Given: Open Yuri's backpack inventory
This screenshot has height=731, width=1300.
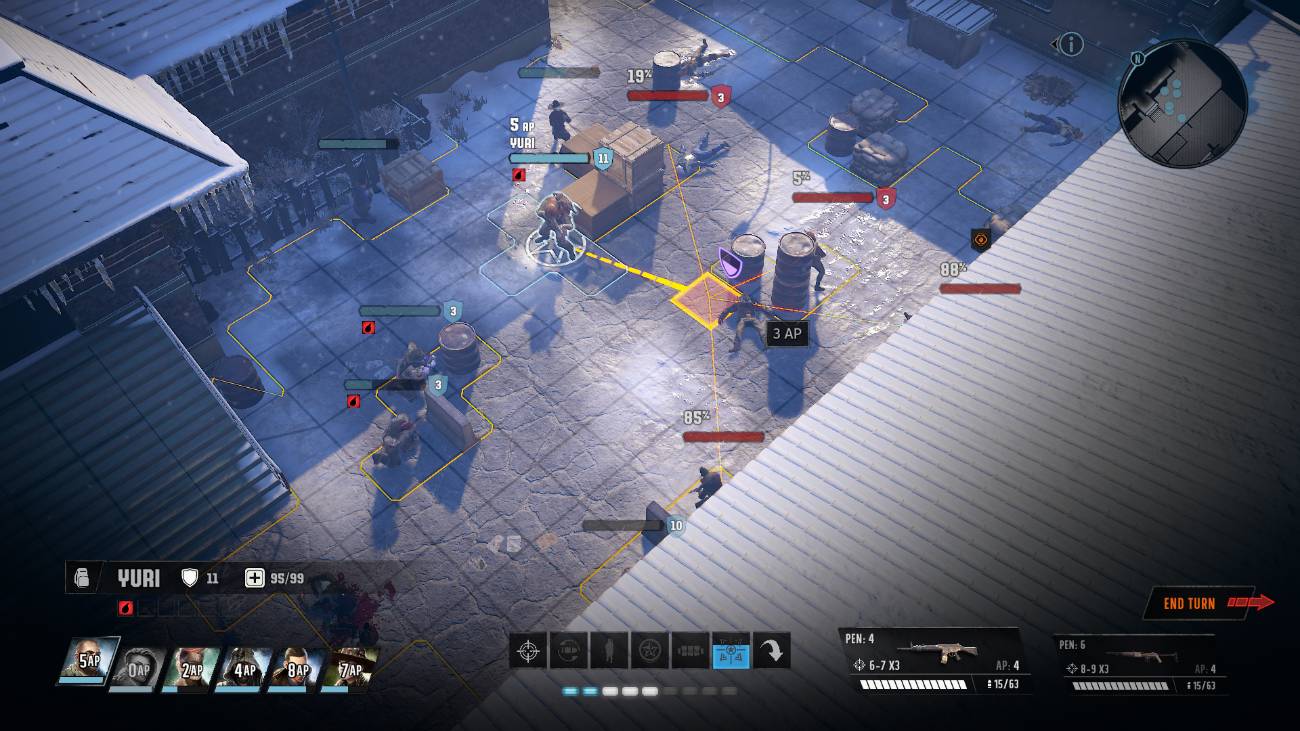Looking at the screenshot, I should [85, 578].
